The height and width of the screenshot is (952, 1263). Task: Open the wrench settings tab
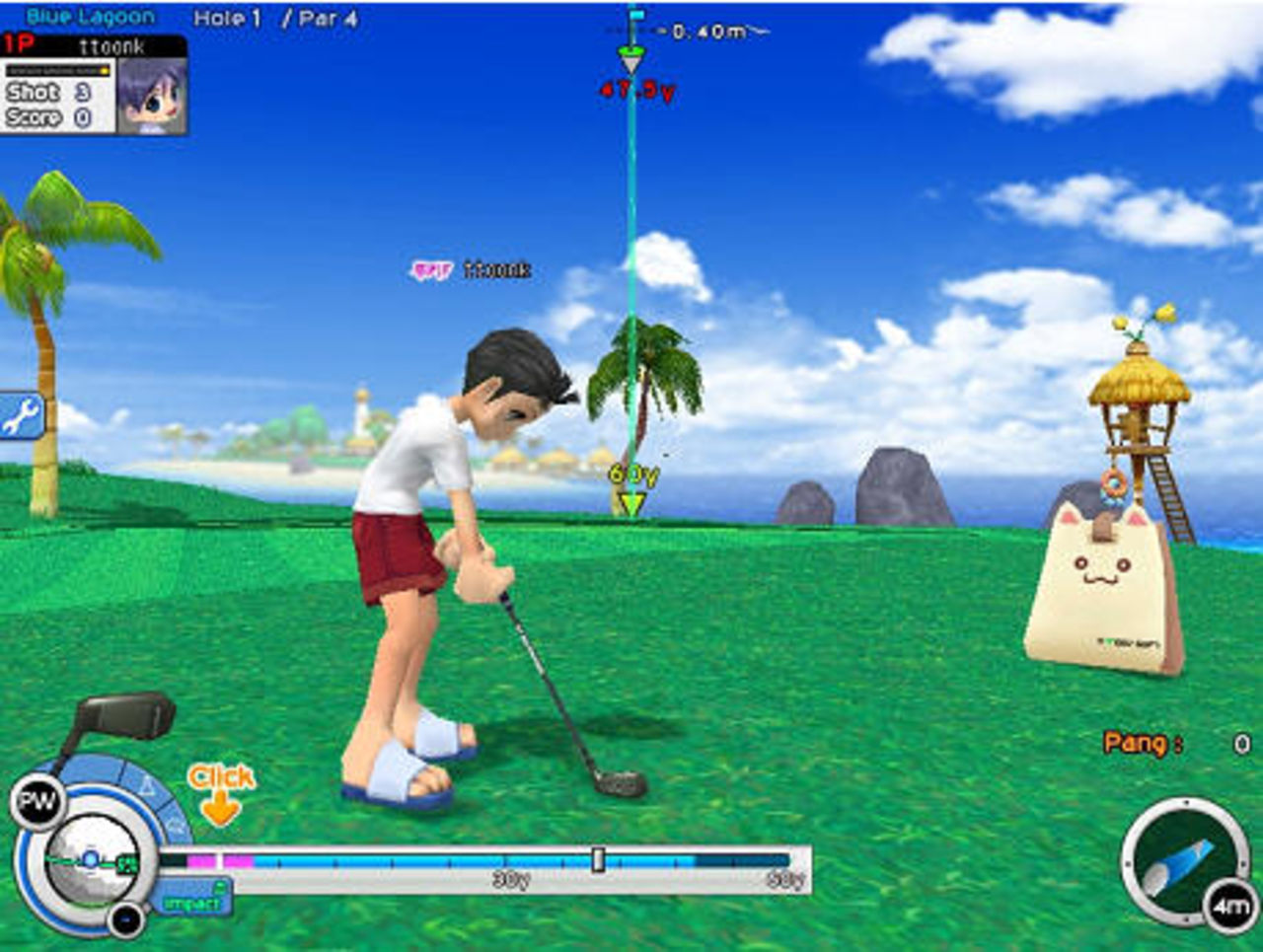20,415
